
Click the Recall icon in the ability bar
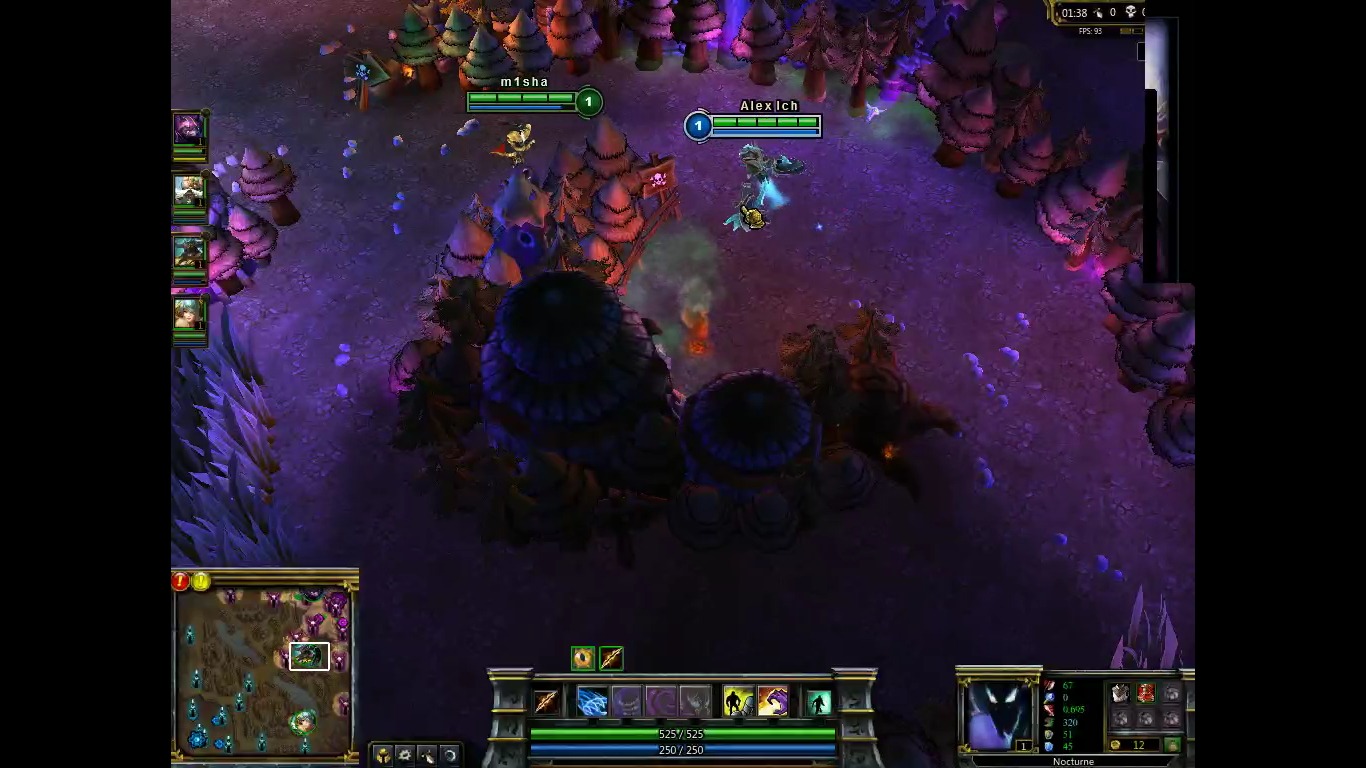tap(817, 701)
